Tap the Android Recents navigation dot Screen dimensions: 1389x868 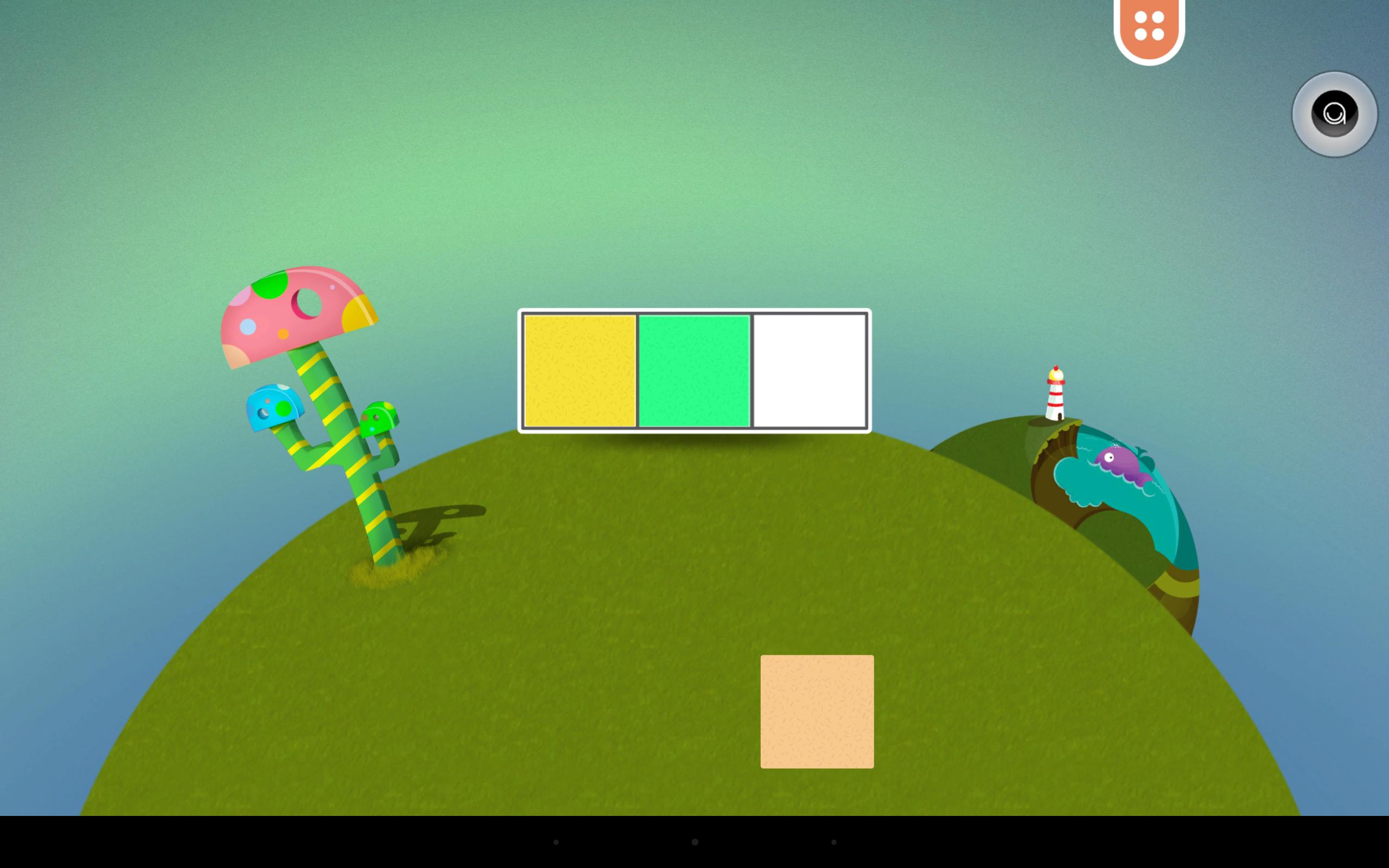(x=833, y=843)
